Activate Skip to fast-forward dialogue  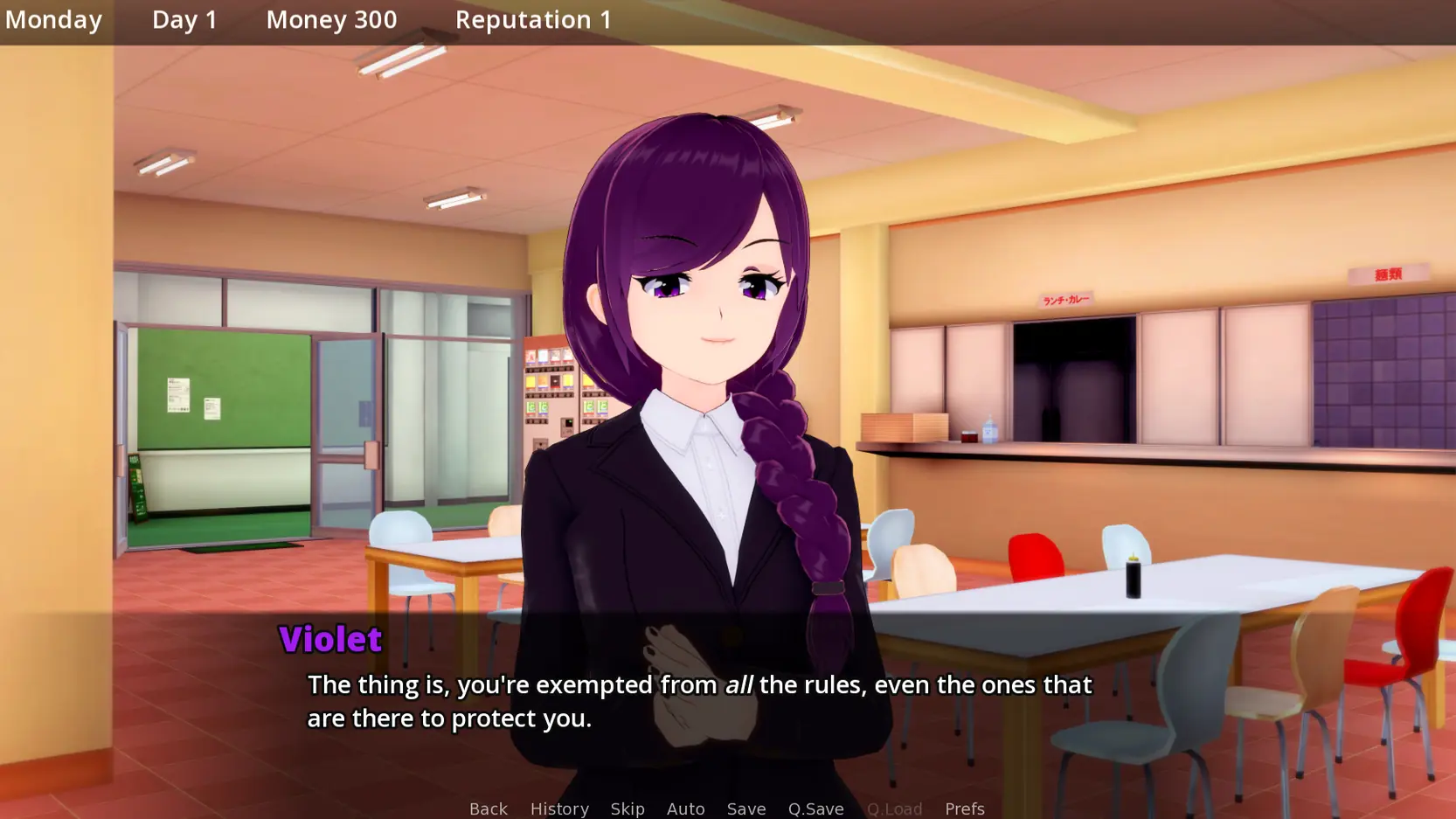[x=627, y=809]
